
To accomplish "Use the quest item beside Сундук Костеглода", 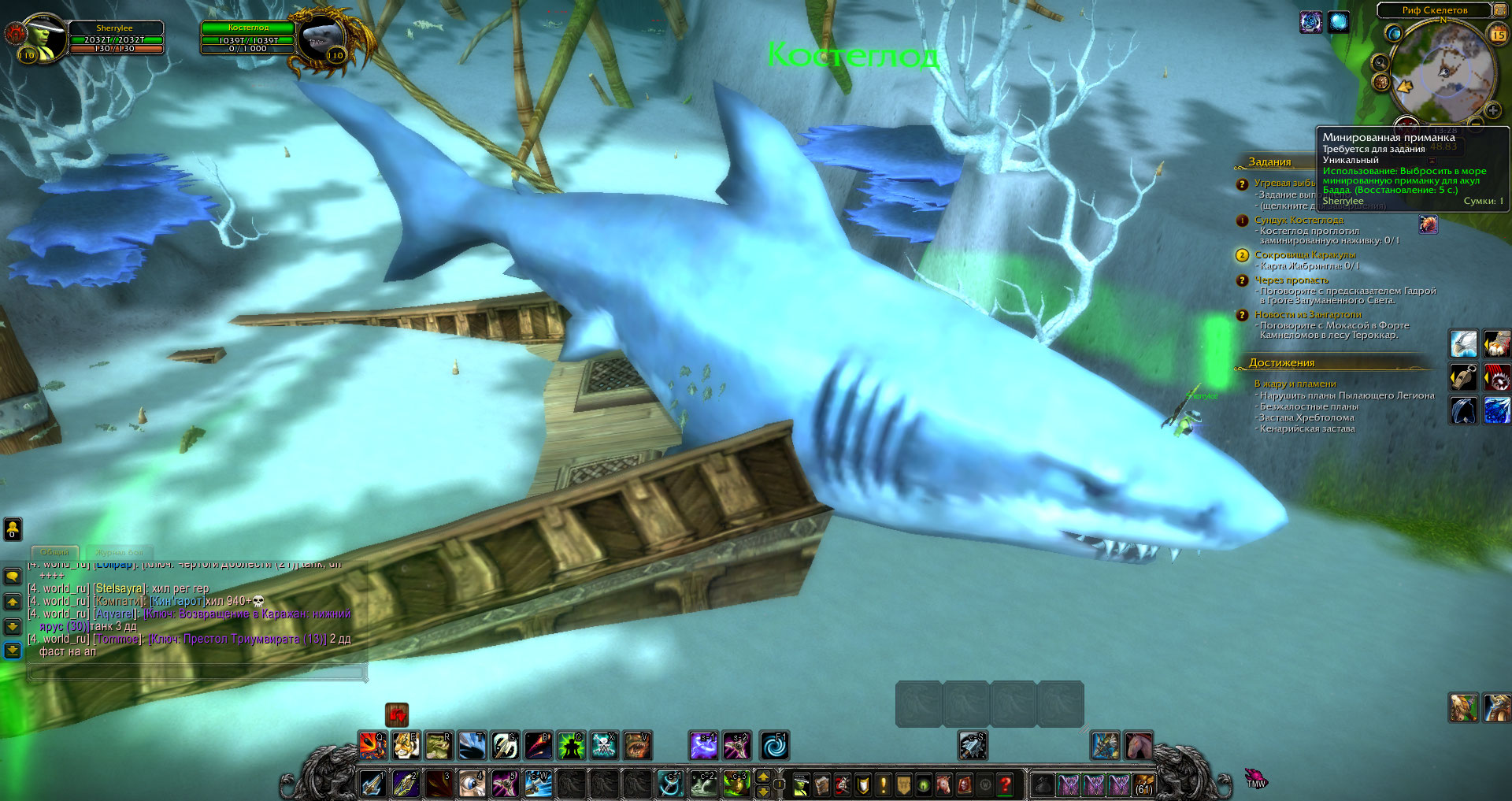I will pos(1428,224).
